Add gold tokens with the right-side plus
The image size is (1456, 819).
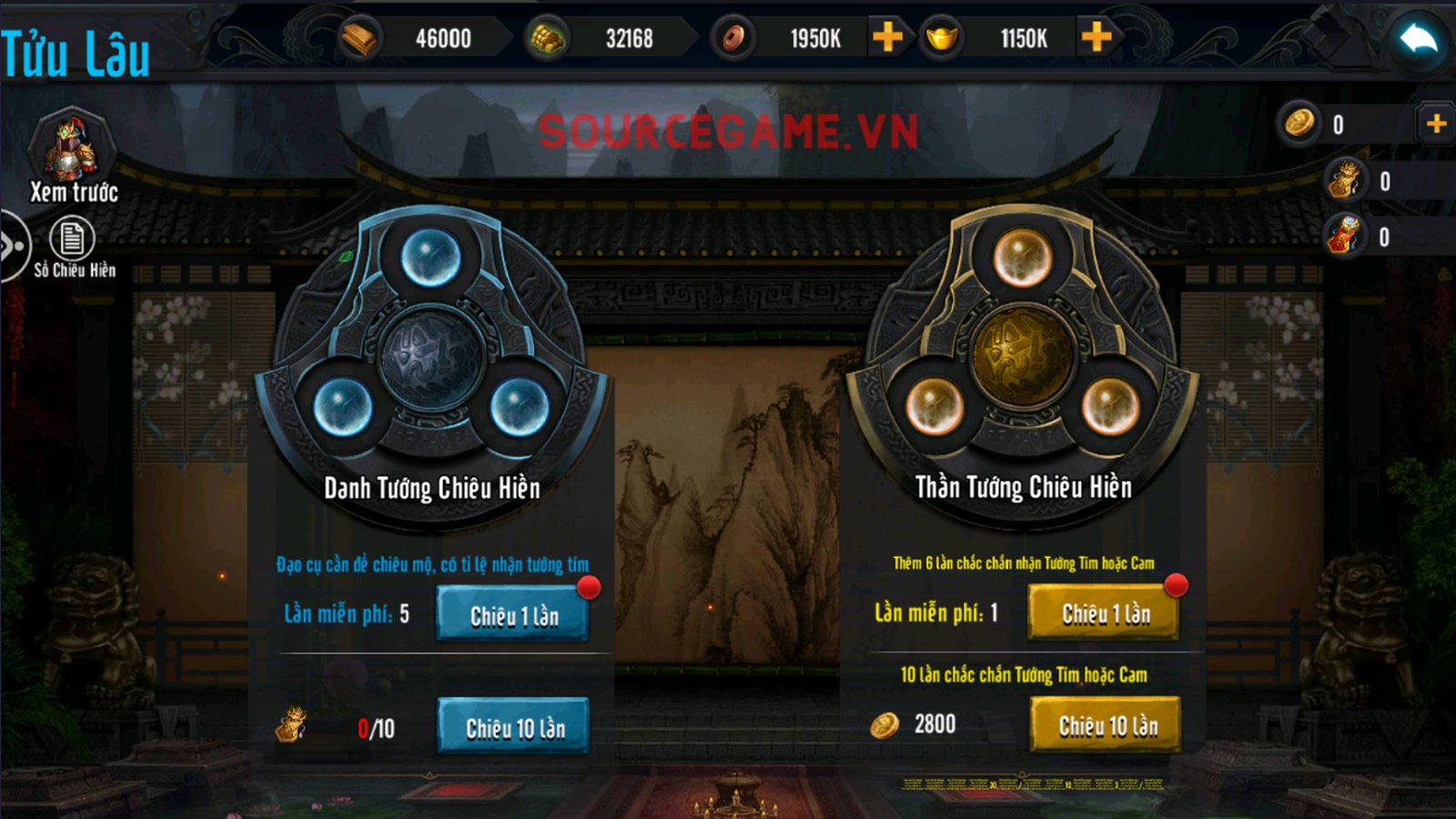1435,124
